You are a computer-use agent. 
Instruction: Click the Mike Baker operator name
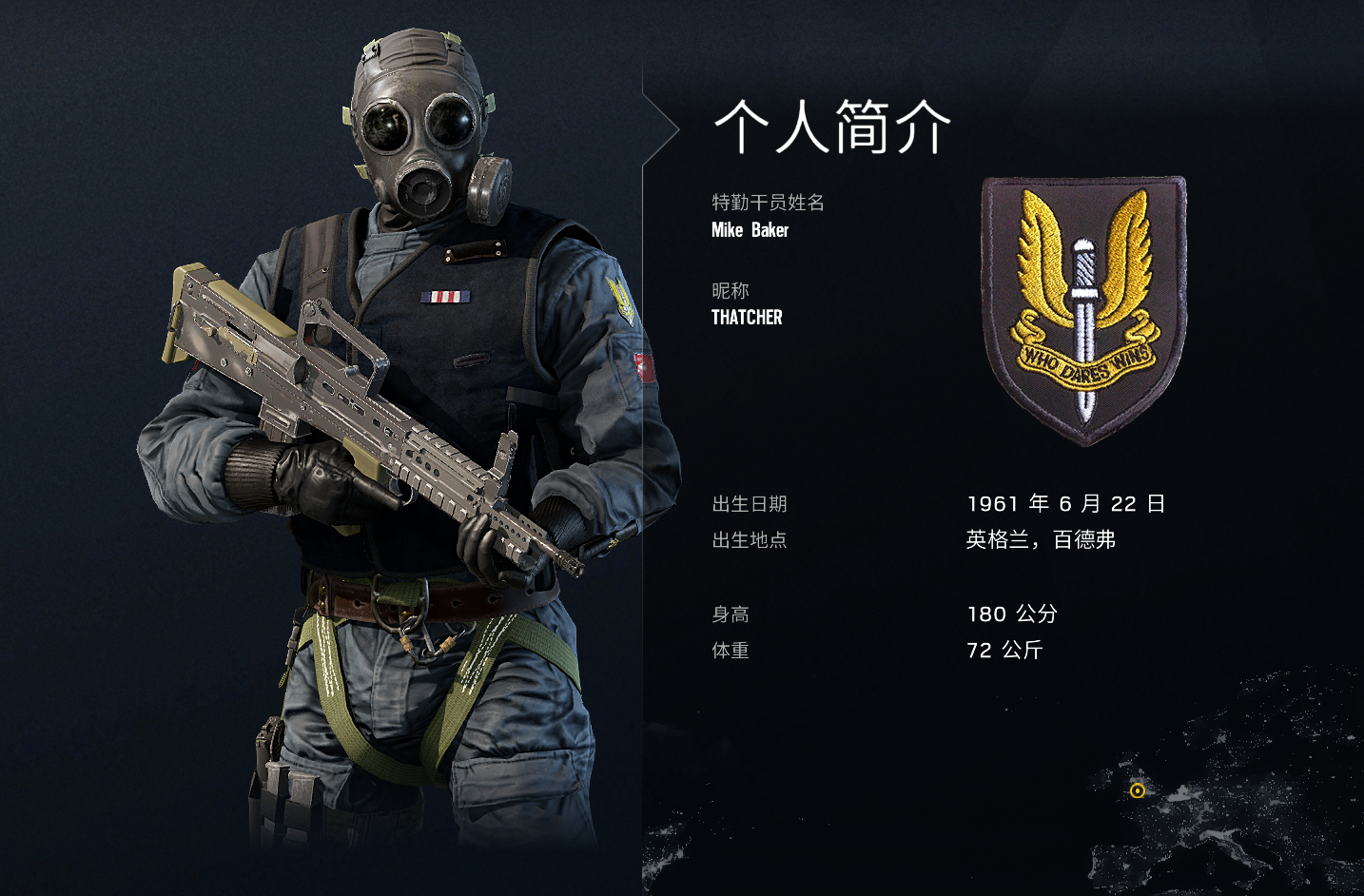pos(749,230)
